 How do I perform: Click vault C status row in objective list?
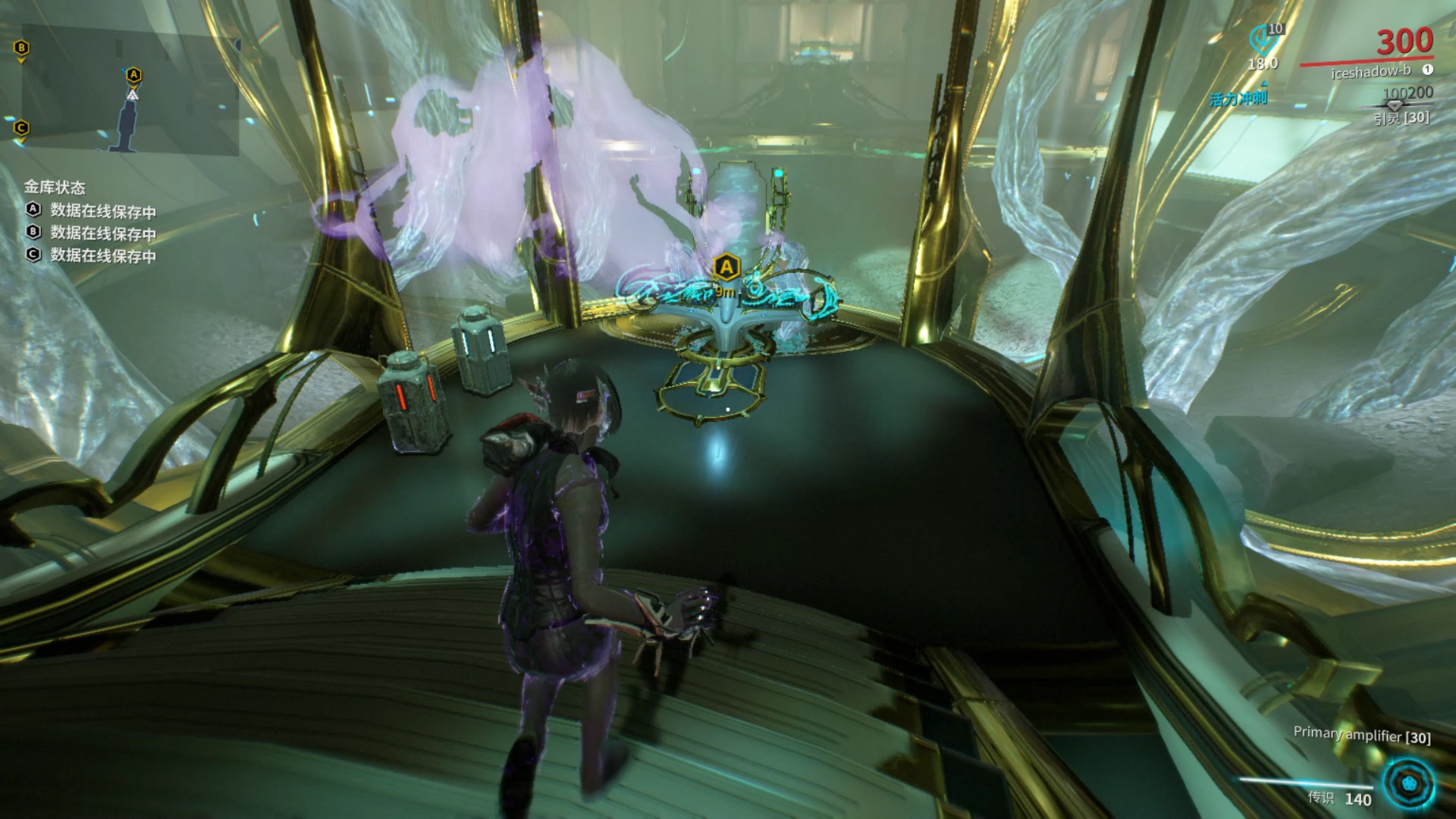(91, 256)
